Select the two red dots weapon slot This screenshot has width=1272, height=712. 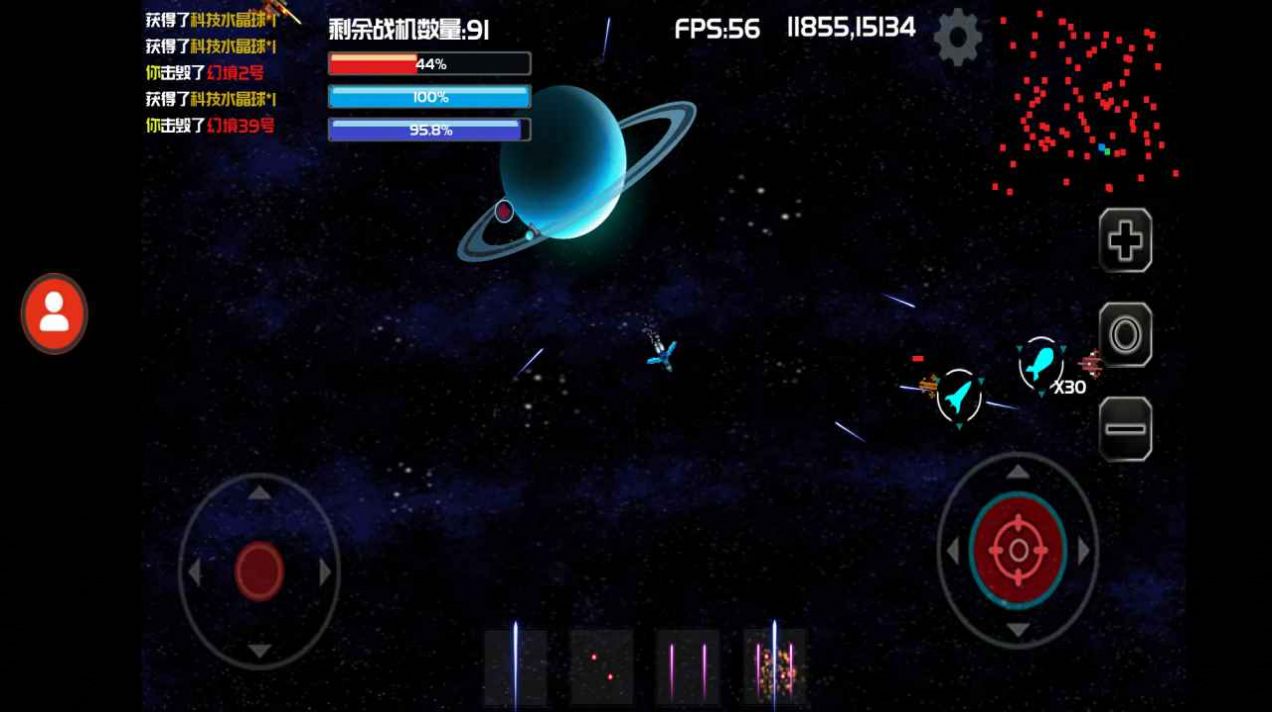pyautogui.click(x=602, y=666)
